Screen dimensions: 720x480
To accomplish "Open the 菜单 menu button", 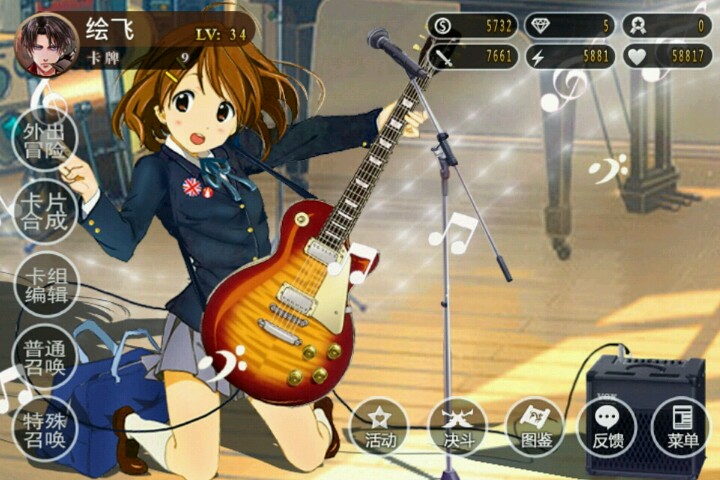I will [x=682, y=427].
